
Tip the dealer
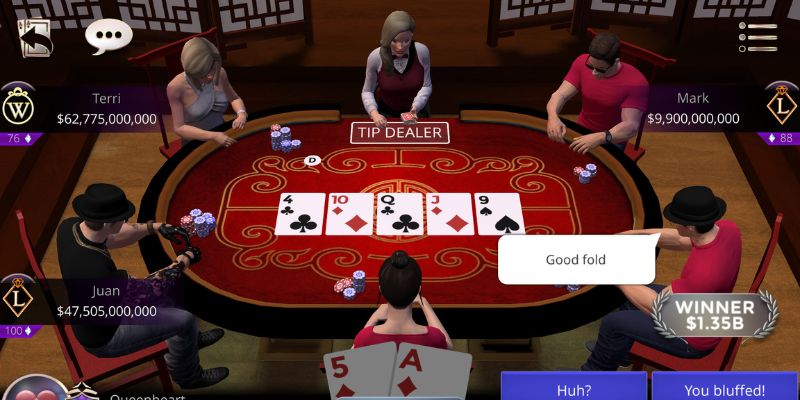[x=400, y=133]
